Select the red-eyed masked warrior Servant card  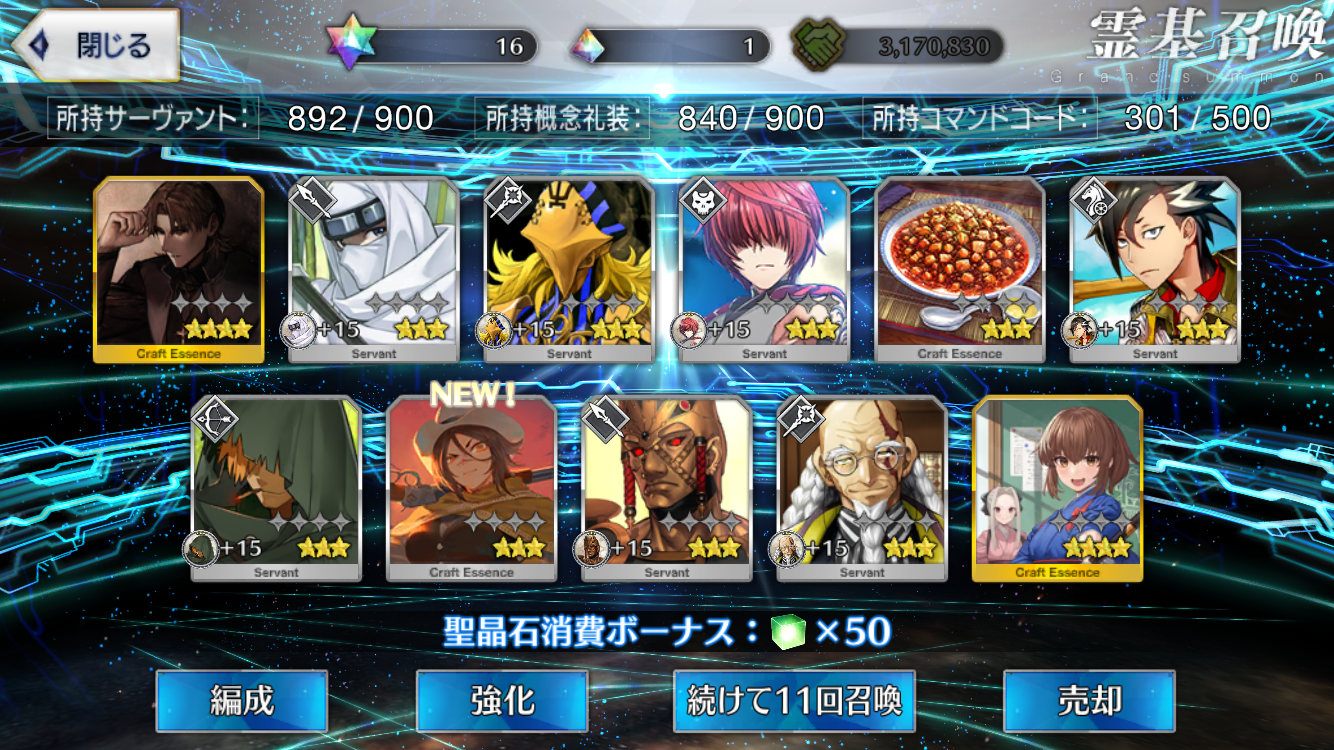[x=667, y=488]
